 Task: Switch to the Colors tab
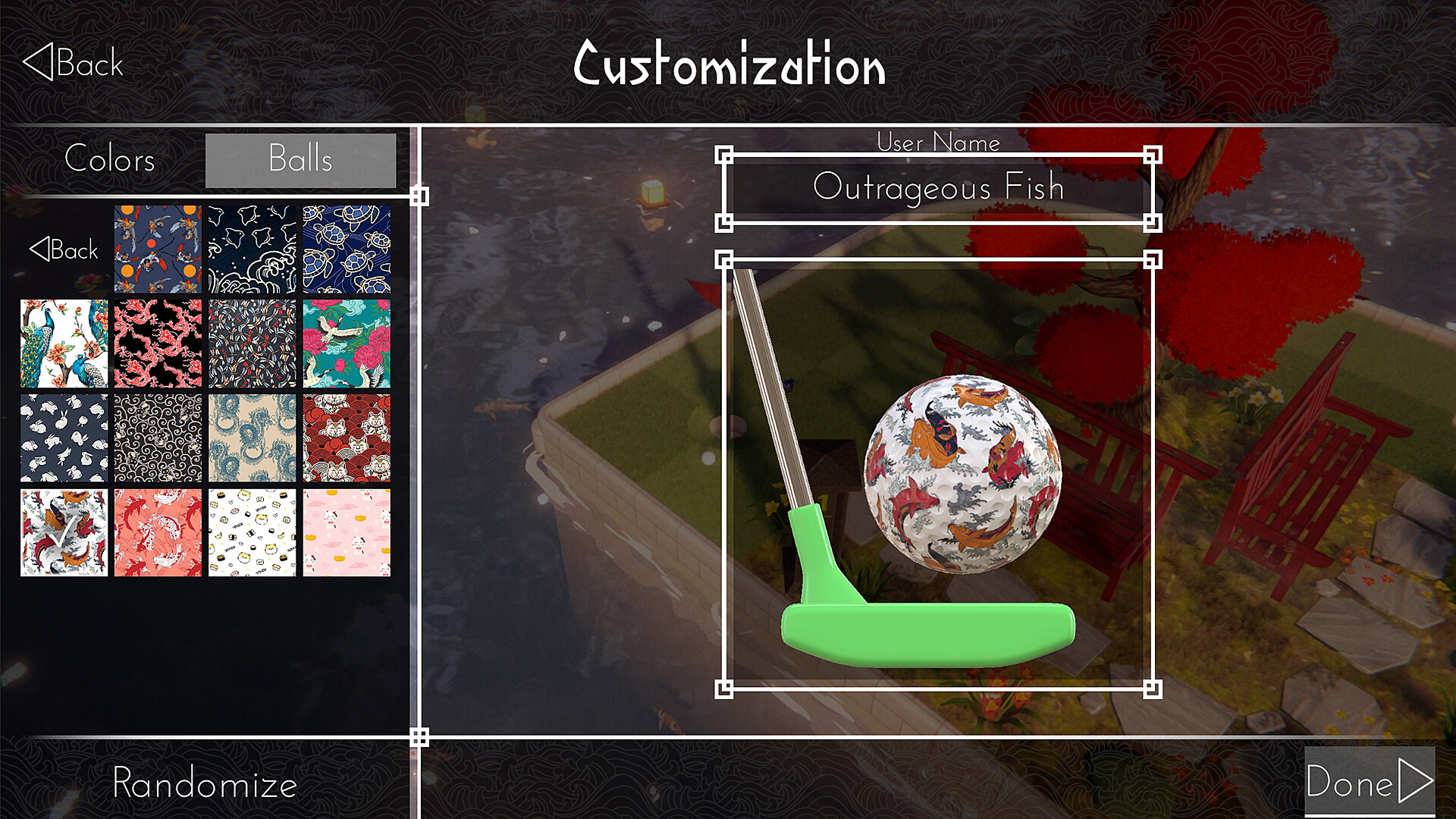(109, 160)
